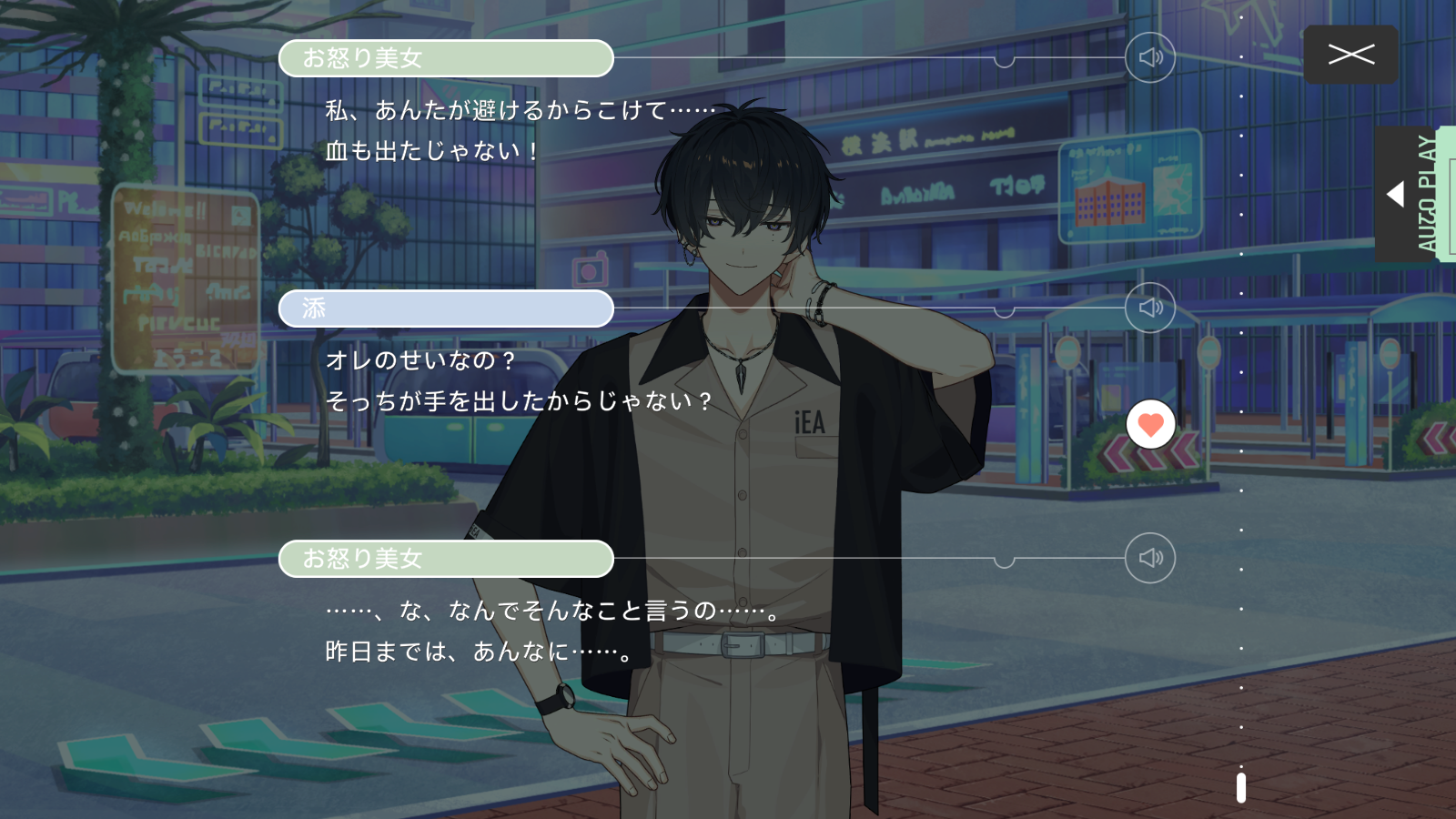Click the white scrollbar thumb of the log
The height and width of the screenshot is (819, 1456).
pyautogui.click(x=1241, y=787)
